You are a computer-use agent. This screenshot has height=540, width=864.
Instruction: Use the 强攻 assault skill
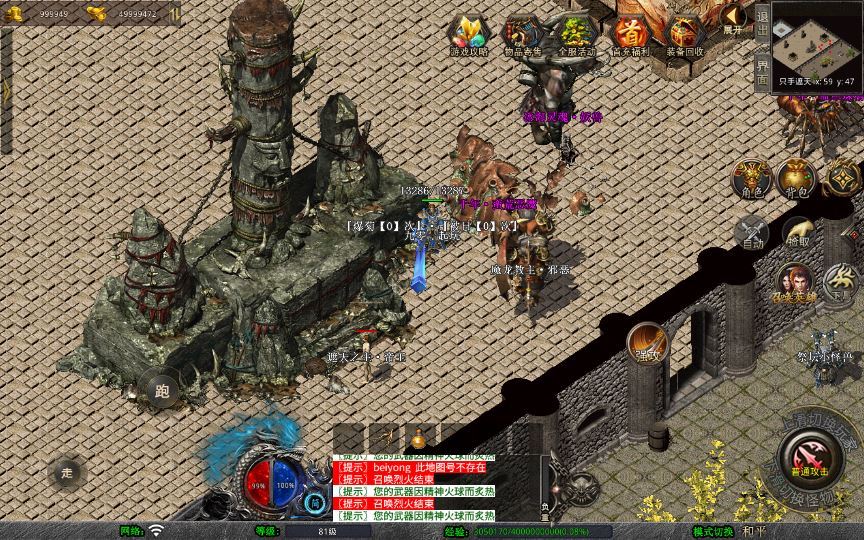pos(647,343)
